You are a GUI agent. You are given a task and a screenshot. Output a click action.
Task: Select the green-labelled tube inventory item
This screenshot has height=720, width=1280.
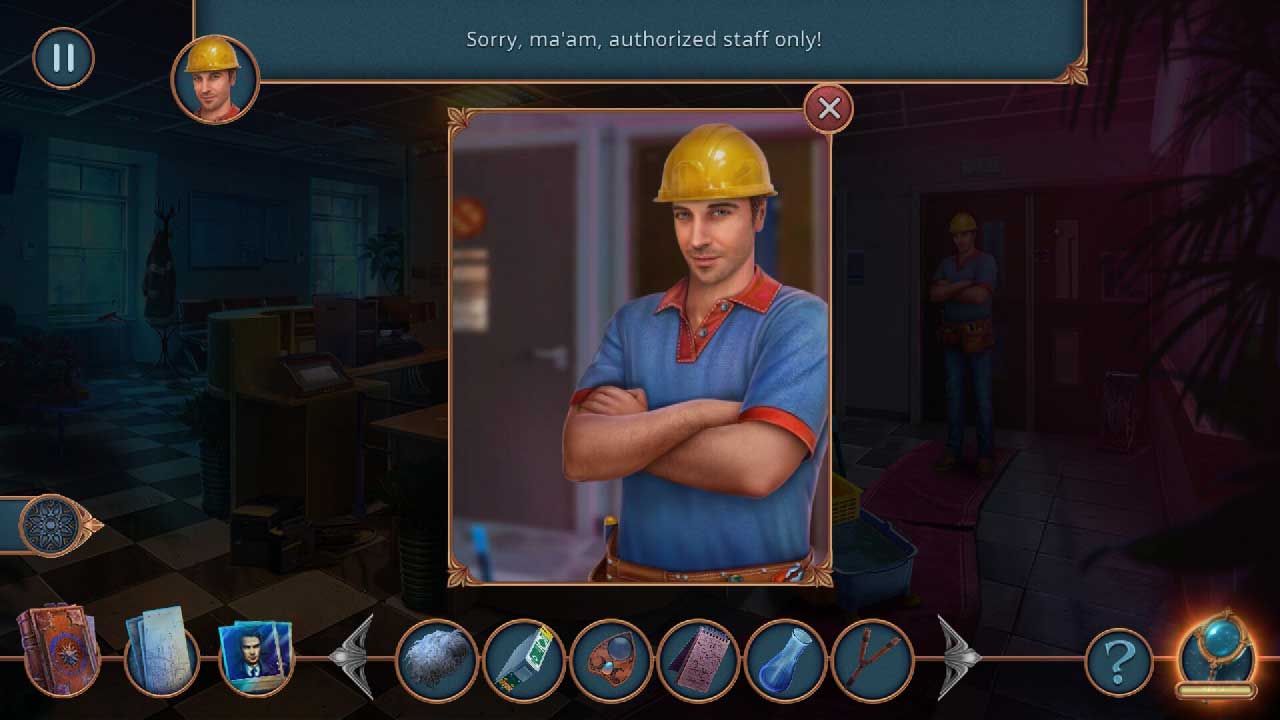[523, 660]
